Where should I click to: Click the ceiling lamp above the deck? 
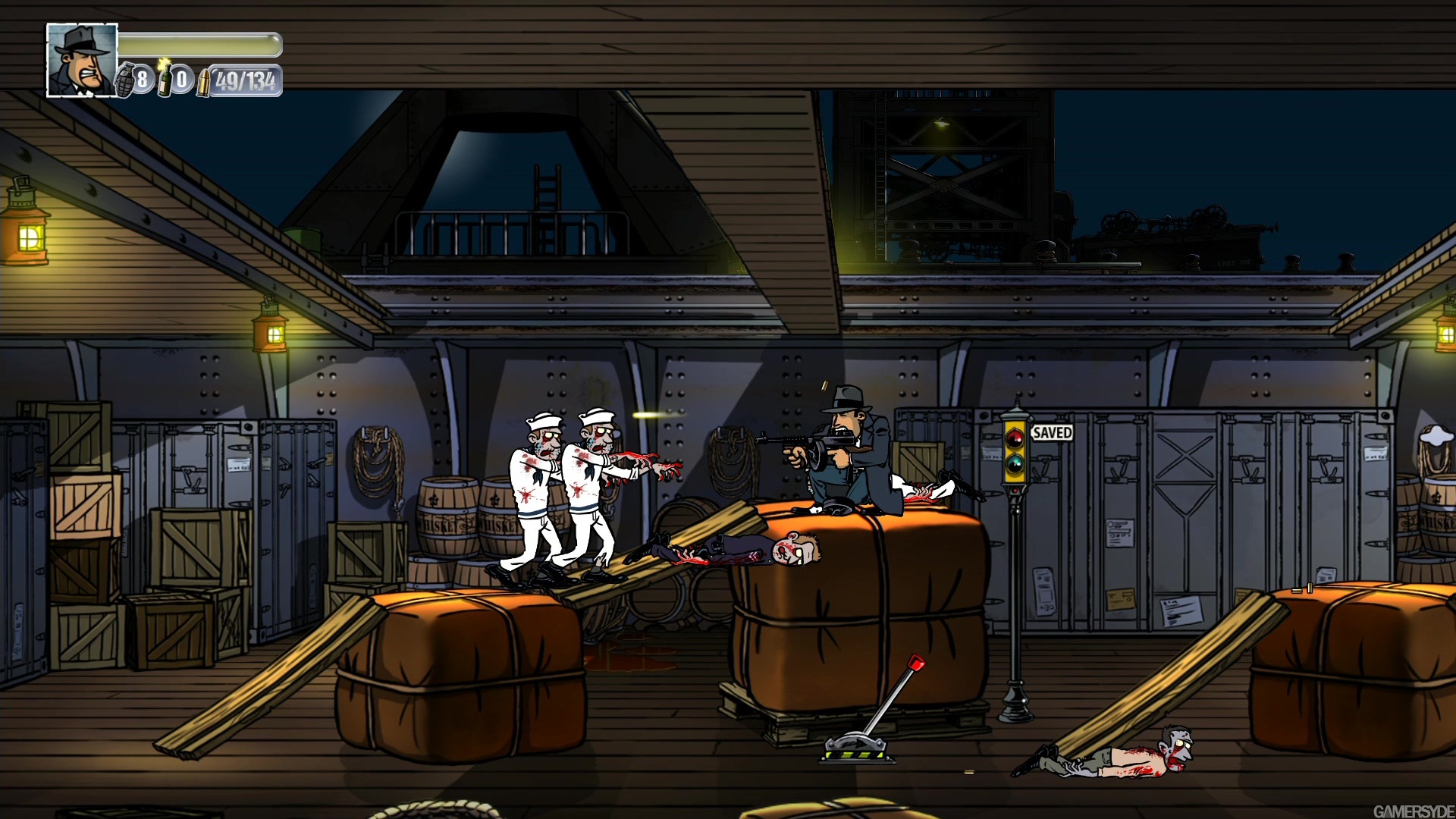tap(940, 121)
